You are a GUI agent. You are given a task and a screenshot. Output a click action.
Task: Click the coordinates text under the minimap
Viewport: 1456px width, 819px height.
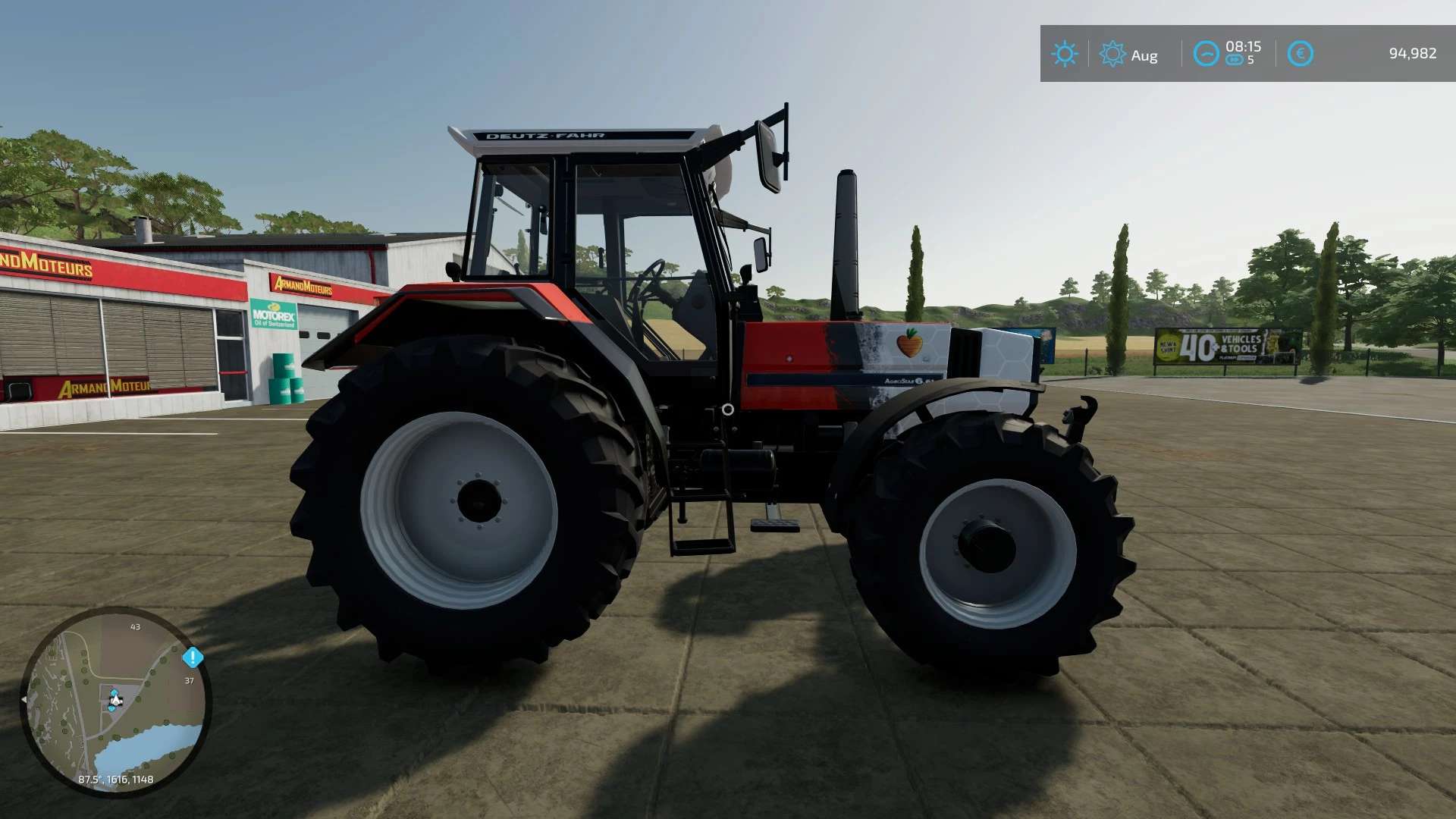point(116,779)
